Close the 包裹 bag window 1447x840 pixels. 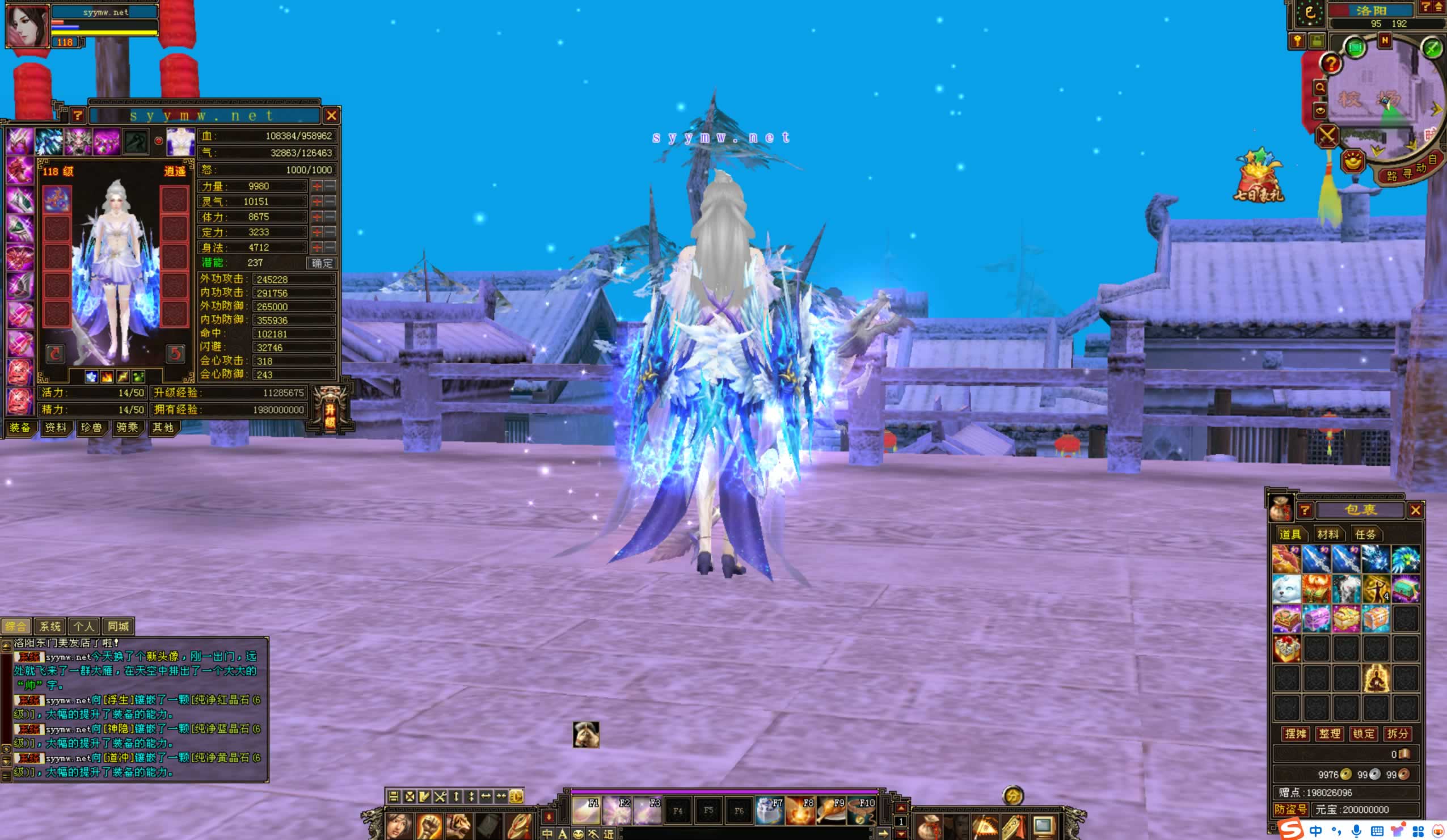click(1415, 510)
